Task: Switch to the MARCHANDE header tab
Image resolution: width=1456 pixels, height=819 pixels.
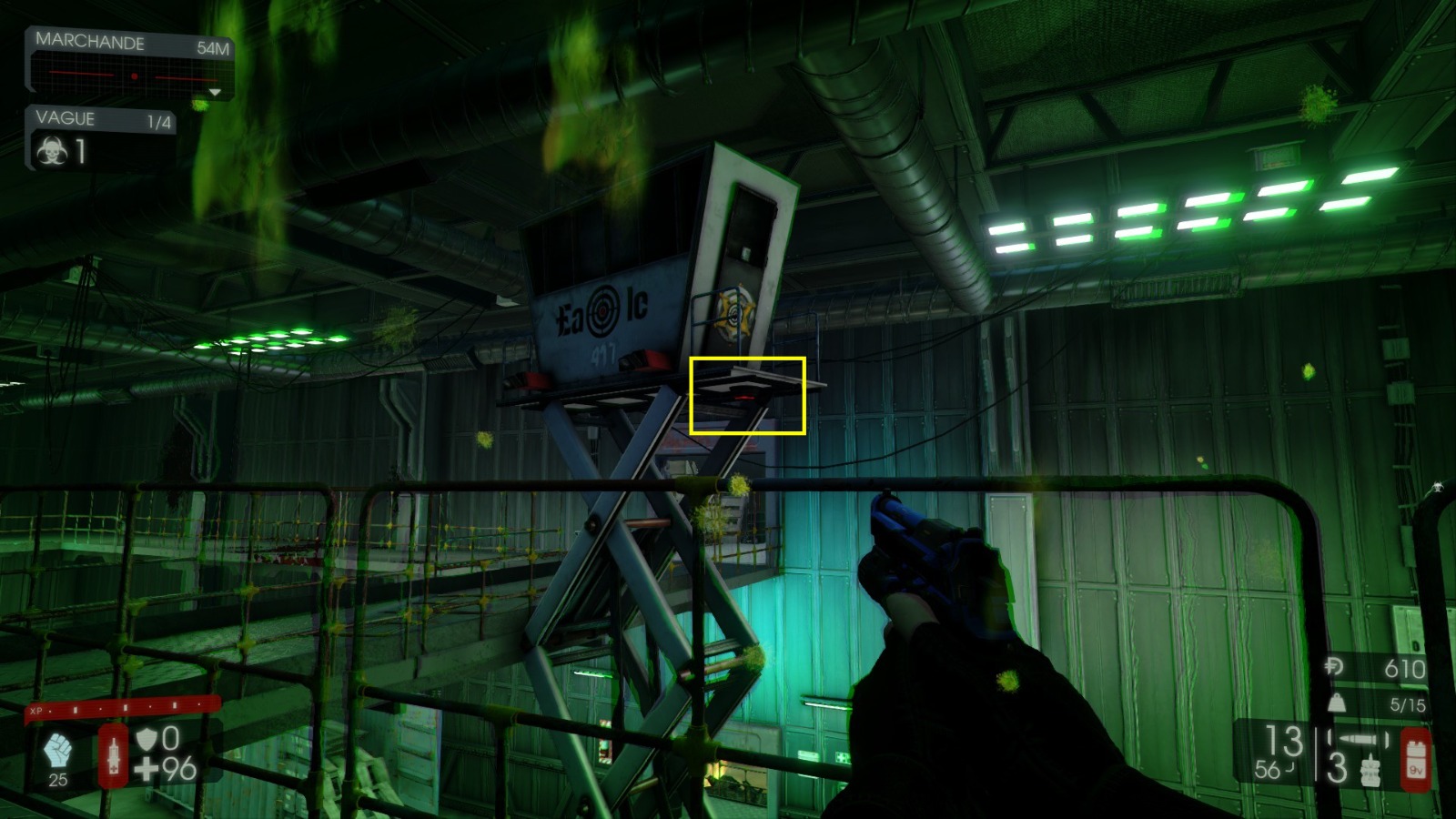Action: coord(88,42)
